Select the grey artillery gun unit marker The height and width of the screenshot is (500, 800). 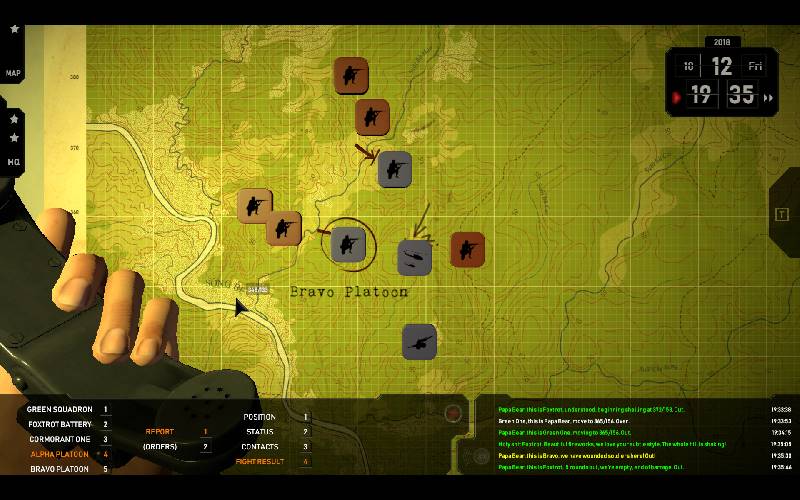(419, 342)
